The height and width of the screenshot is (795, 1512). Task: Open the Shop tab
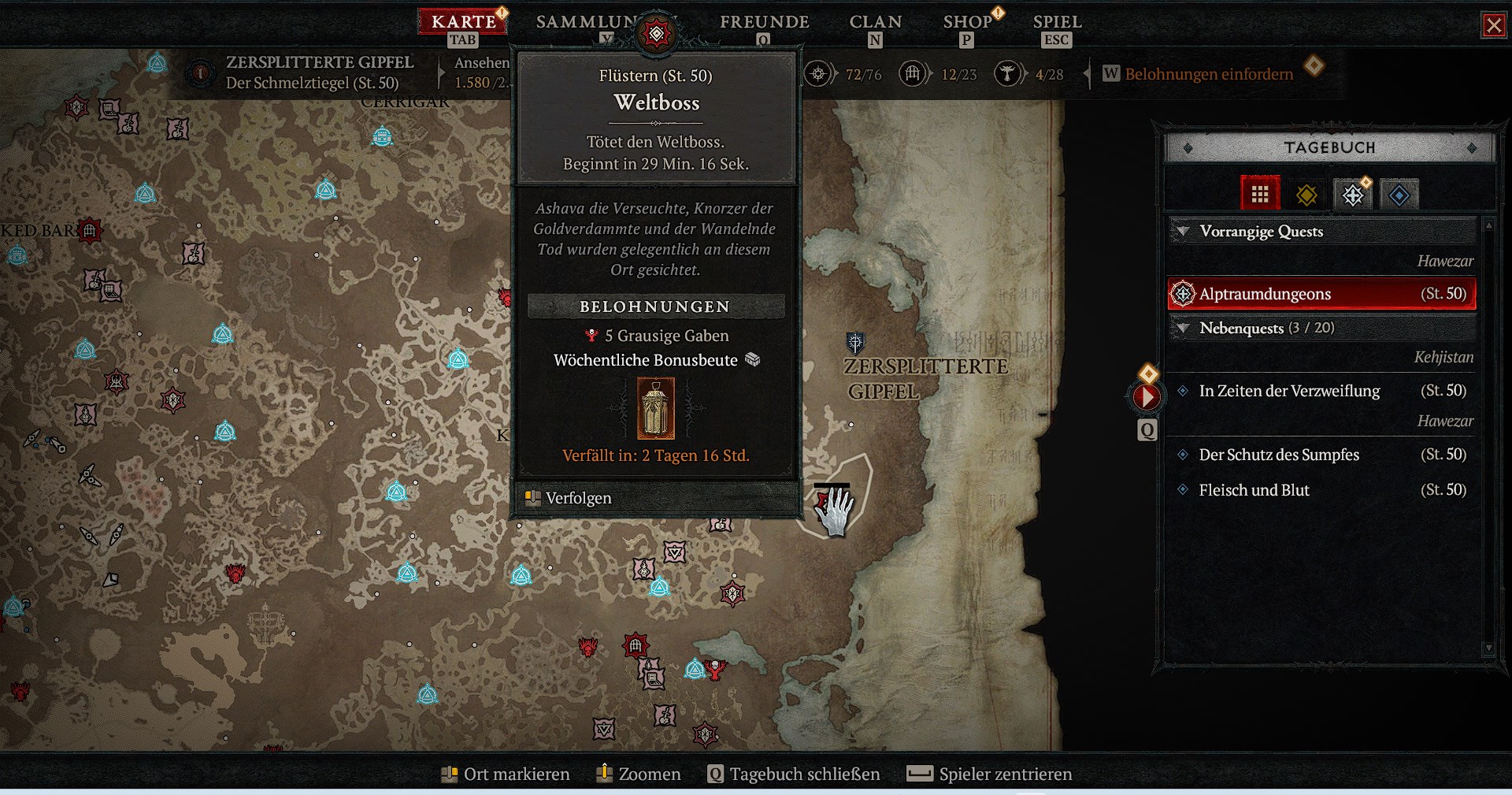(967, 22)
